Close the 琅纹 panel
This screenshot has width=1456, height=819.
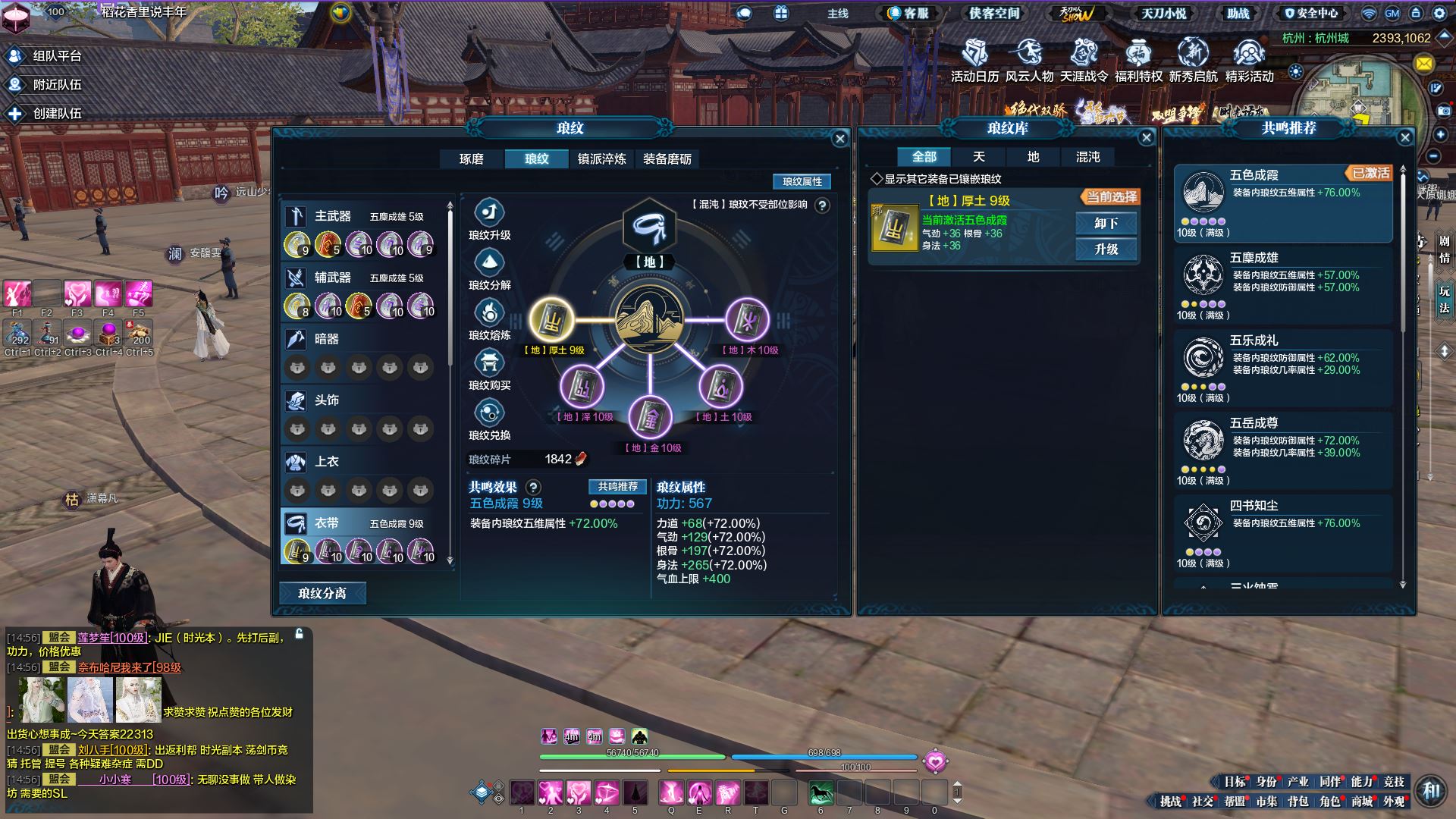point(839,139)
